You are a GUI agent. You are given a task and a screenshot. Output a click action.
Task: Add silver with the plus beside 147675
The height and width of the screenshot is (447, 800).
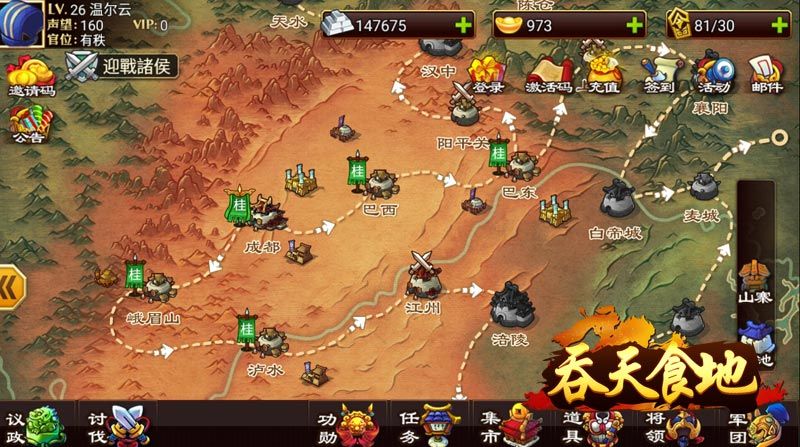tap(463, 25)
